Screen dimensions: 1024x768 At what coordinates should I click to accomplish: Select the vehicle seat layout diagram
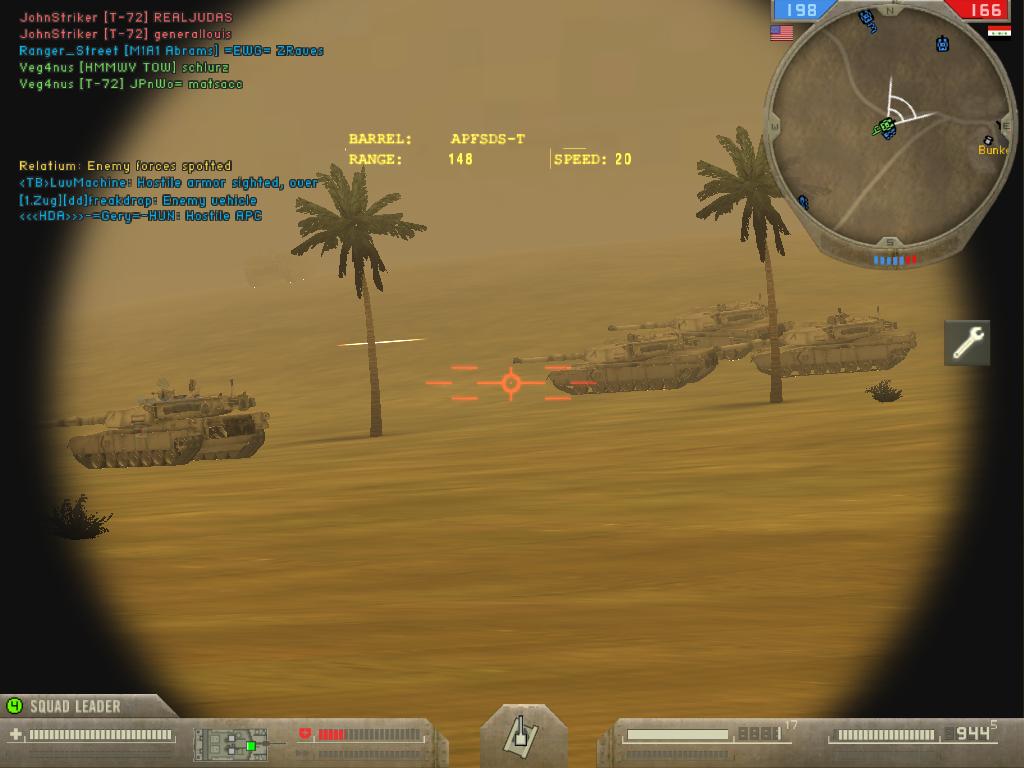pyautogui.click(x=232, y=743)
